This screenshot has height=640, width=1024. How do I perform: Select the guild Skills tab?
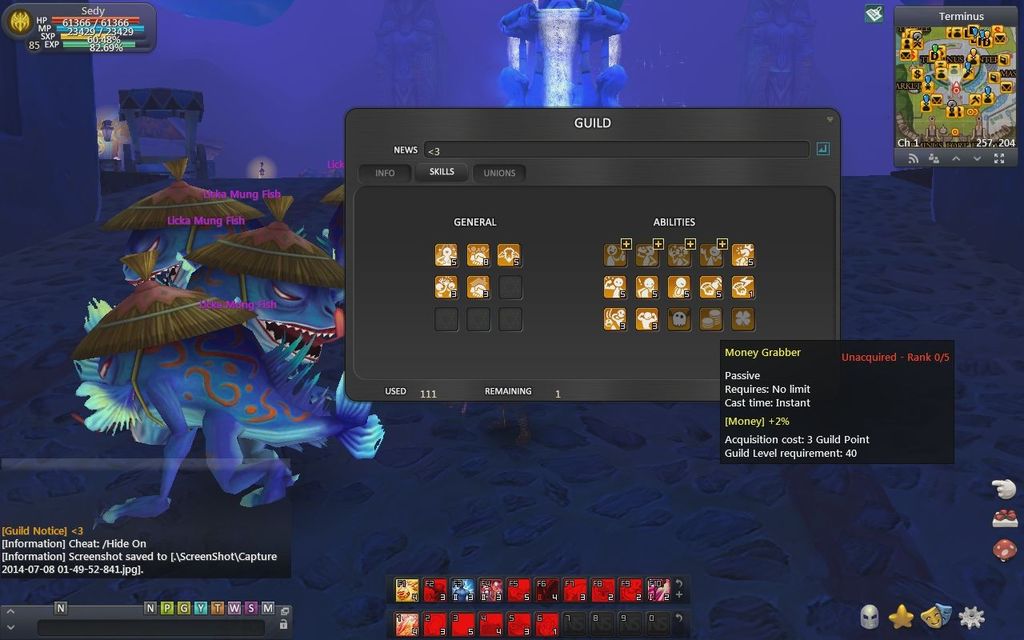pyautogui.click(x=441, y=172)
